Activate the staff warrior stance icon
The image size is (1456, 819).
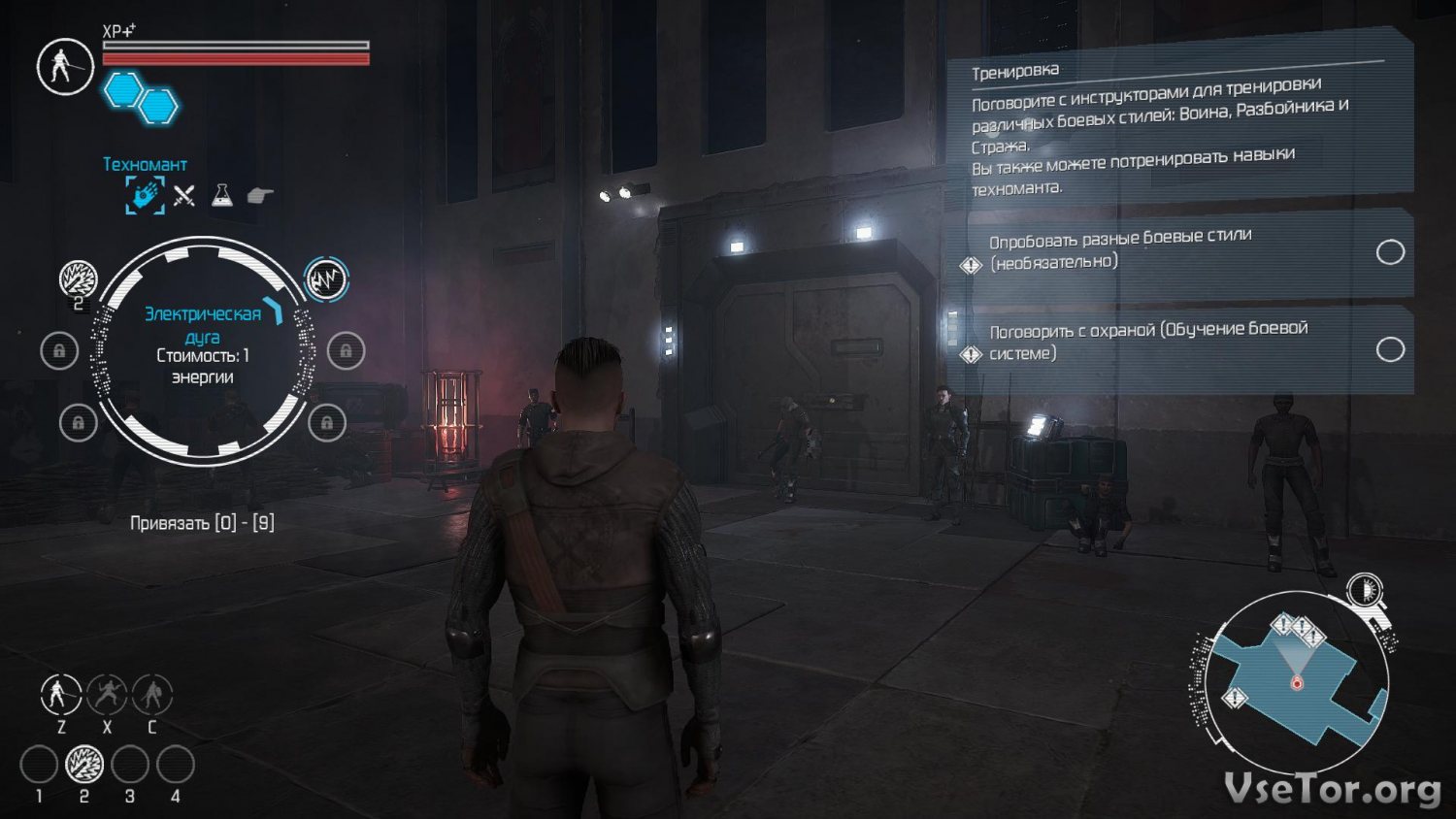click(60, 695)
